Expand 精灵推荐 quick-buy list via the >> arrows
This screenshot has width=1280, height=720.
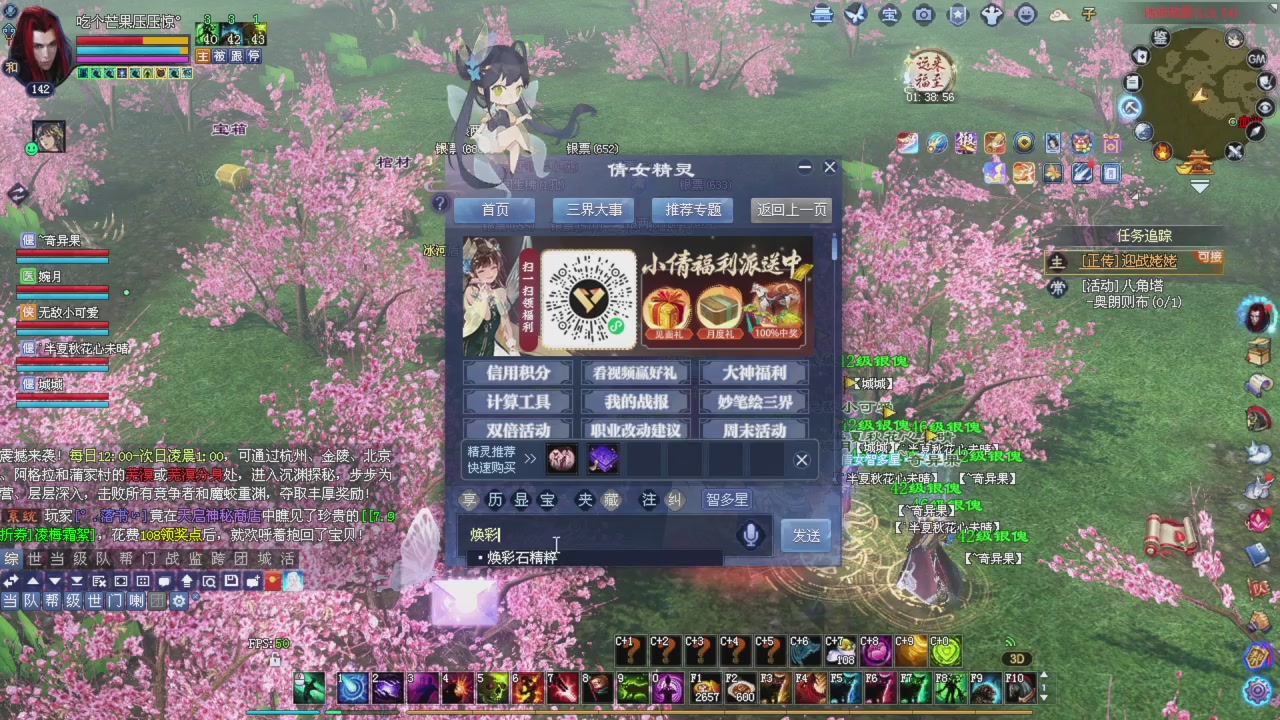pyautogui.click(x=530, y=458)
